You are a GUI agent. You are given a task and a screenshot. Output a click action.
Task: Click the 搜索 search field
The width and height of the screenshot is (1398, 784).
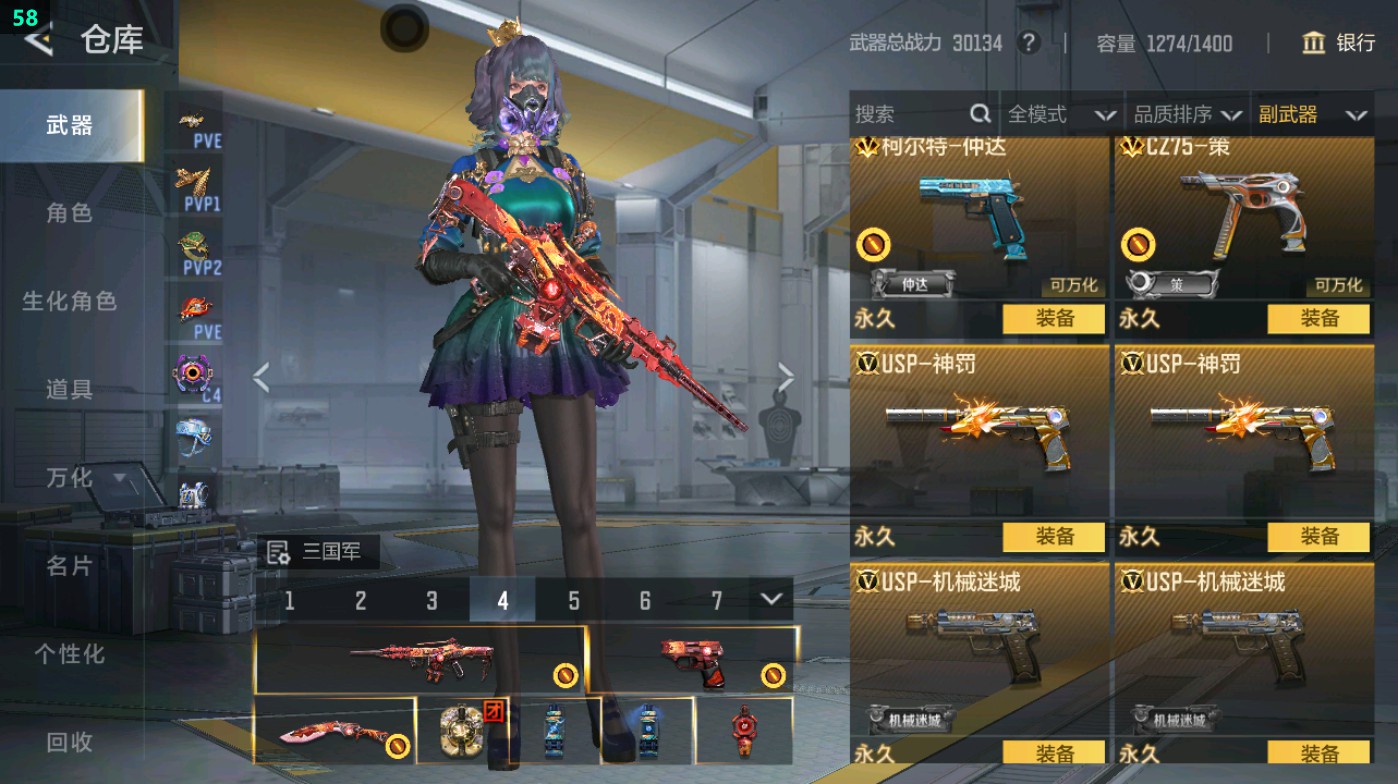pyautogui.click(x=910, y=115)
